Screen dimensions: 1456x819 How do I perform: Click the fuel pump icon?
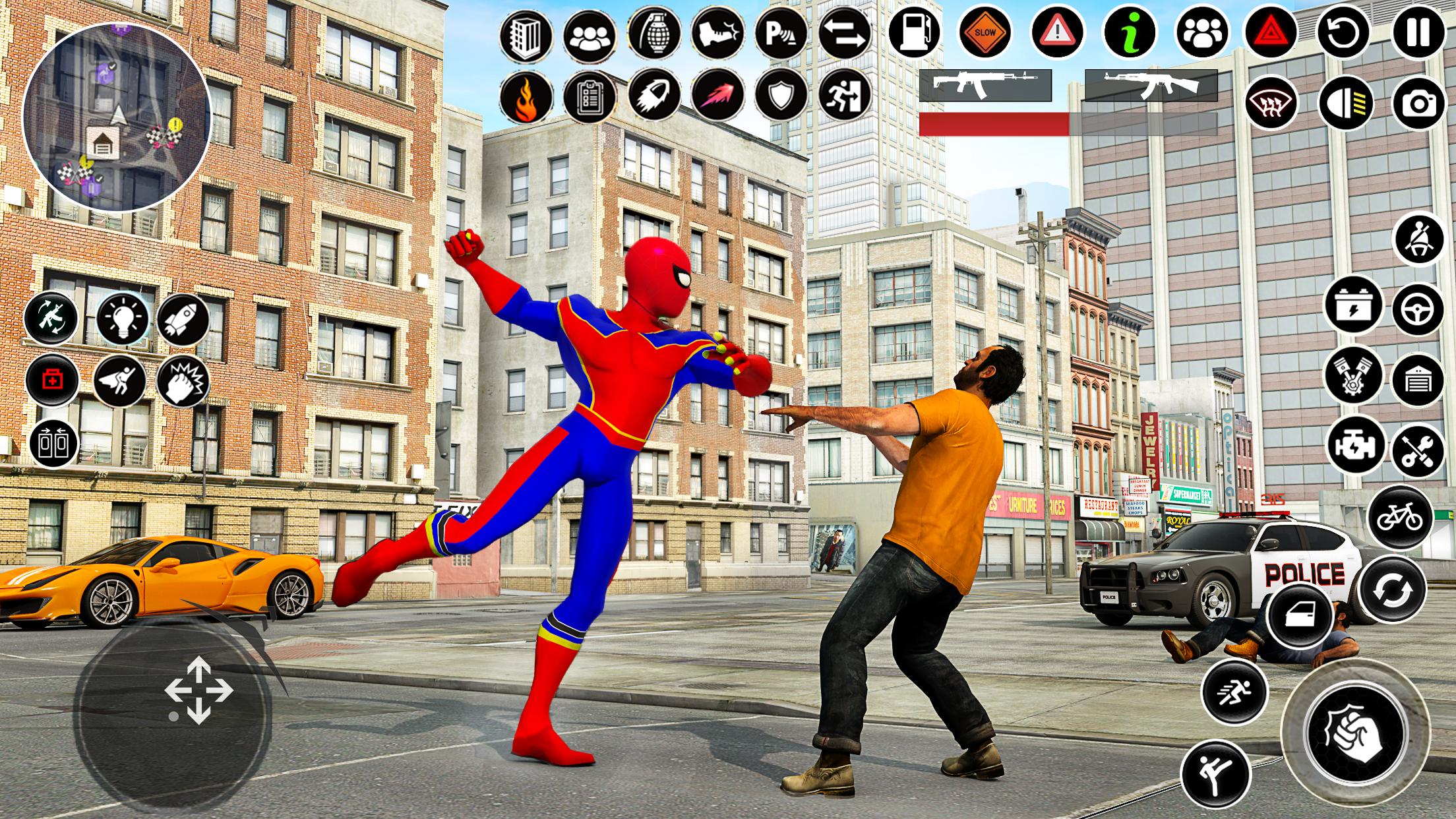point(914,32)
